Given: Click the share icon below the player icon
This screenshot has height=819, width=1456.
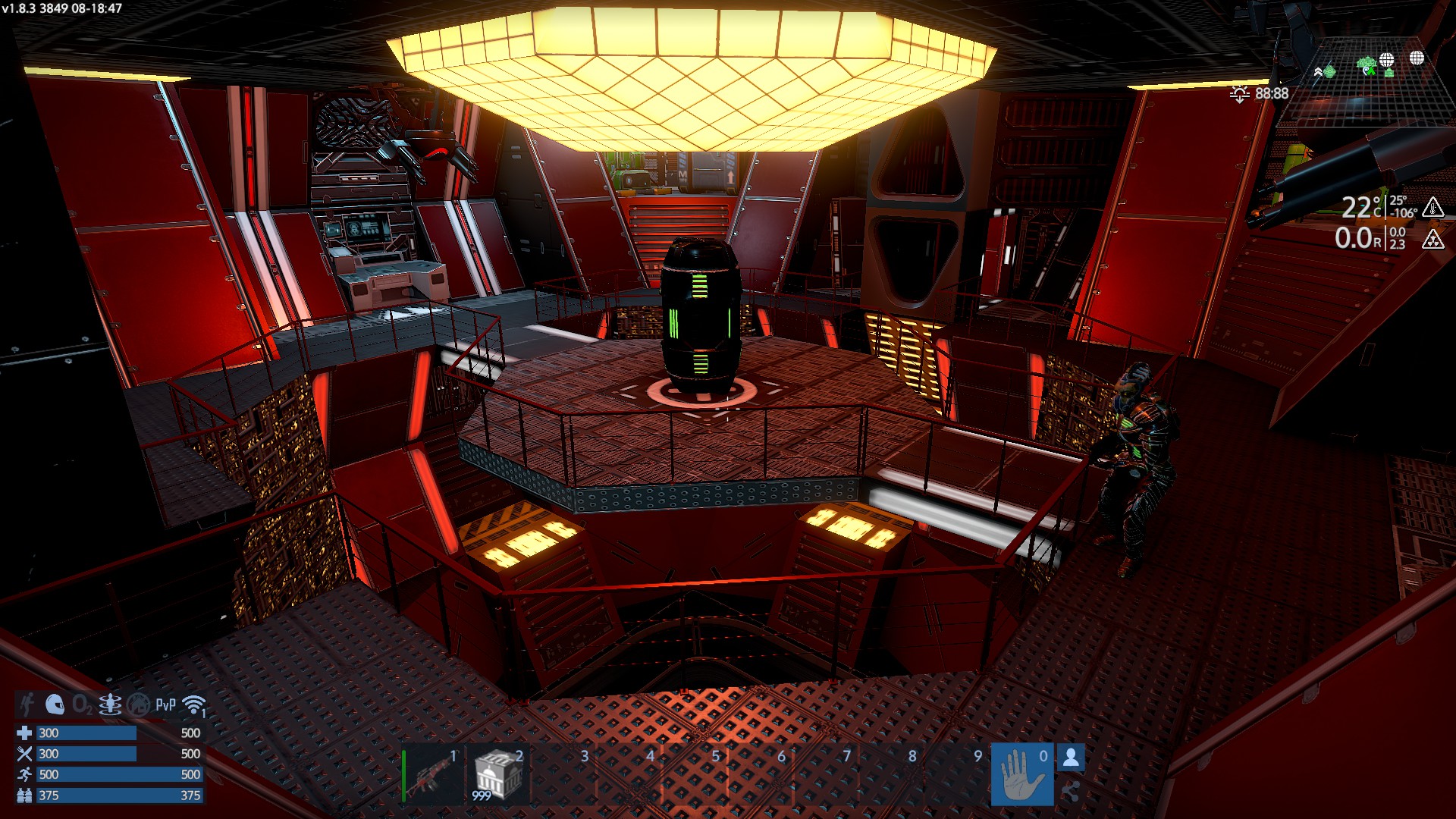Looking at the screenshot, I should point(1070,792).
